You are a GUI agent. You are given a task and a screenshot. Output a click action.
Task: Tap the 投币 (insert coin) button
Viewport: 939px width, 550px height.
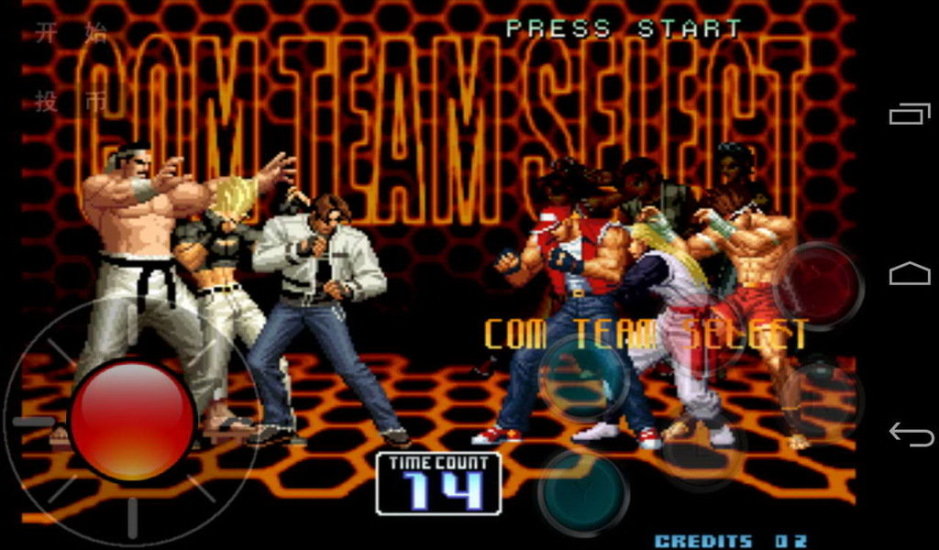[70, 100]
